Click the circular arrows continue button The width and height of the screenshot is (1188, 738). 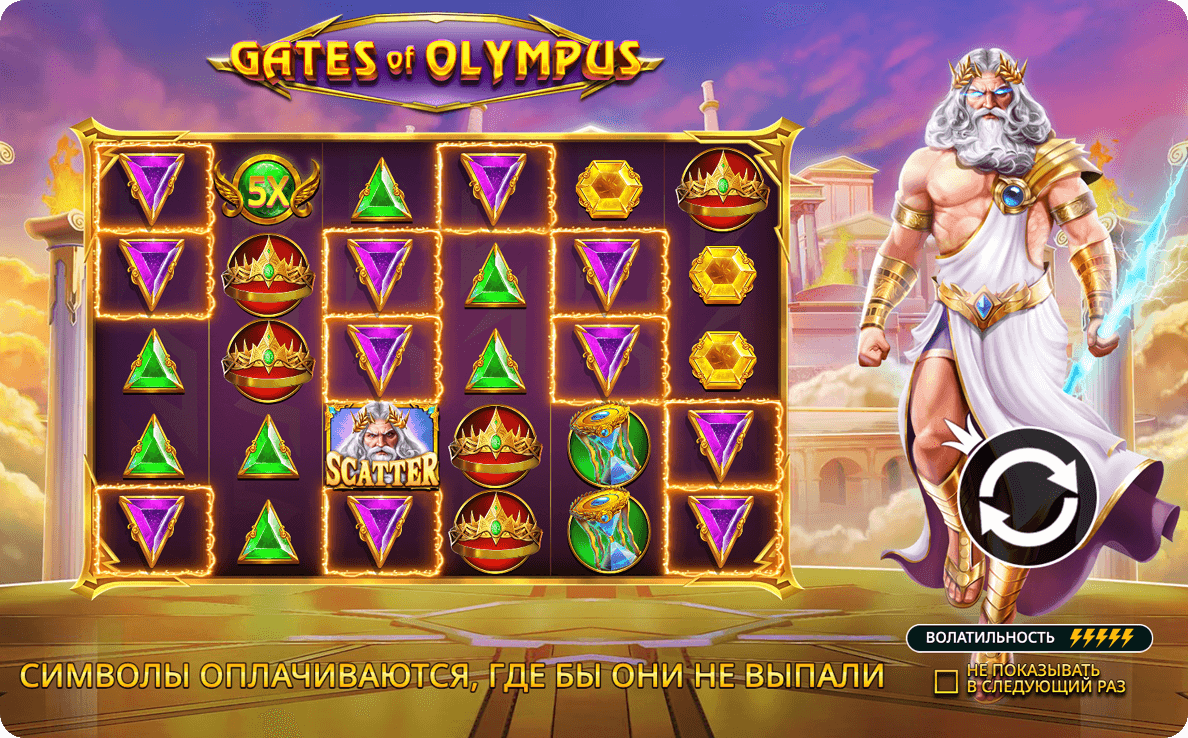pos(1027,497)
